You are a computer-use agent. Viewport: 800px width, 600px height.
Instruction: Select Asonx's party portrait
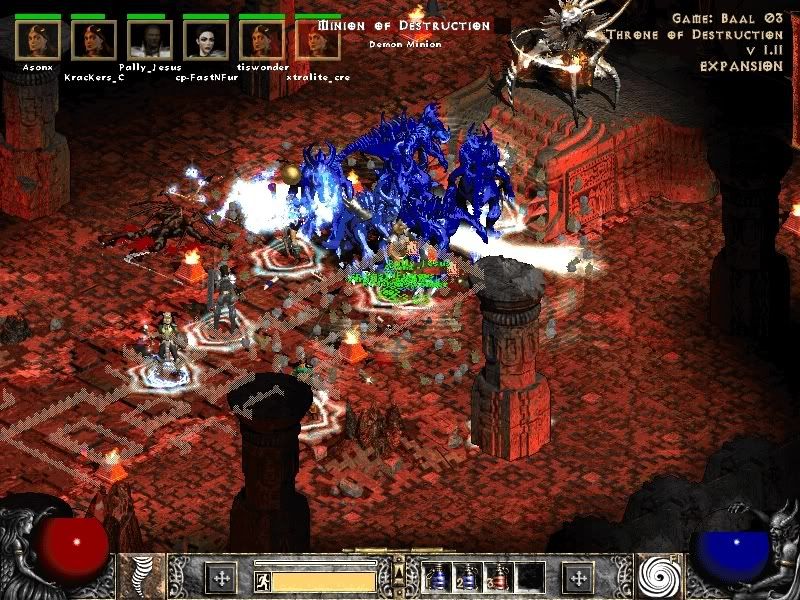point(37,40)
